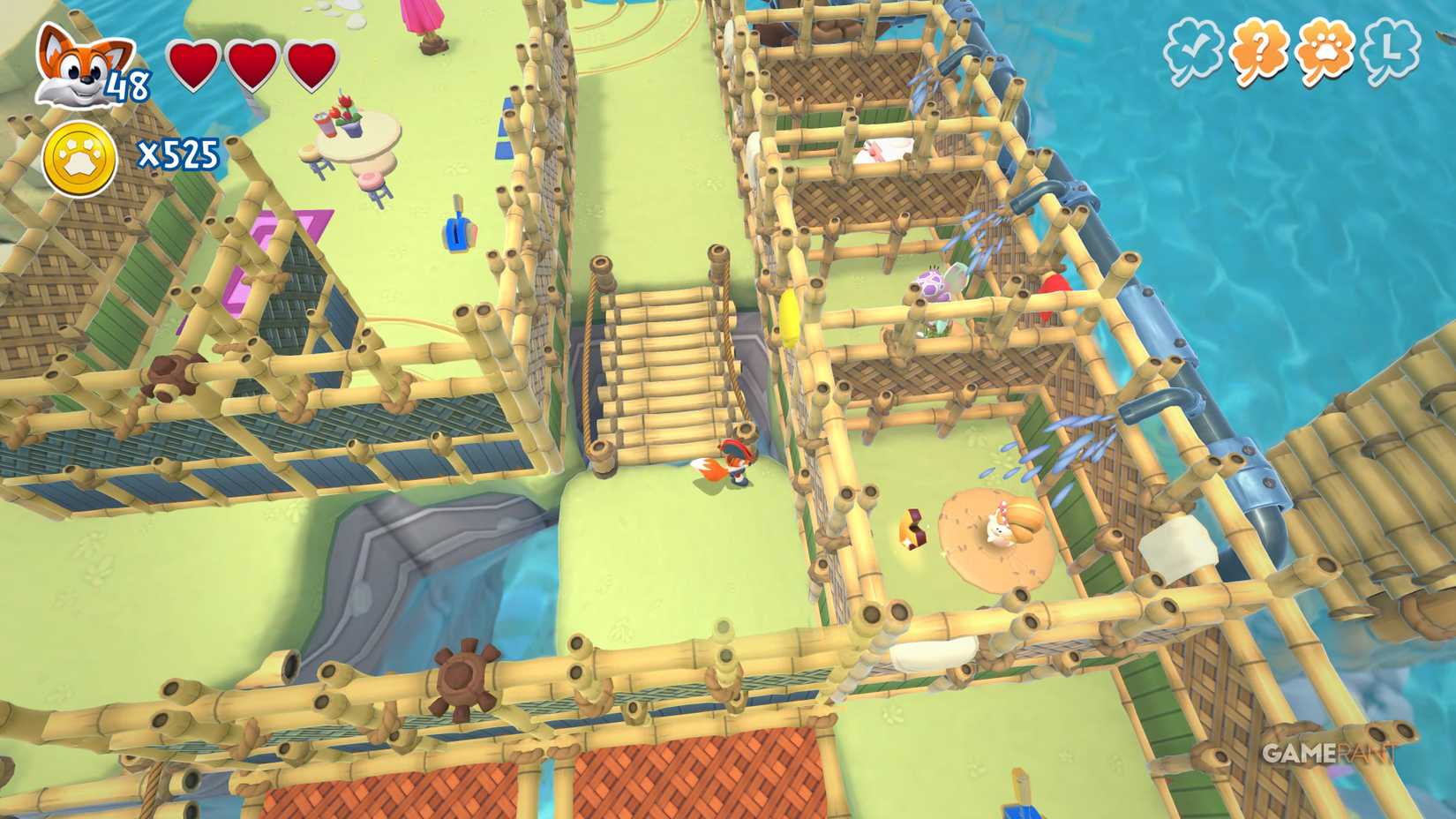Toggle the middle heart in the health bar
This screenshot has width=1456, height=819.
[x=251, y=64]
